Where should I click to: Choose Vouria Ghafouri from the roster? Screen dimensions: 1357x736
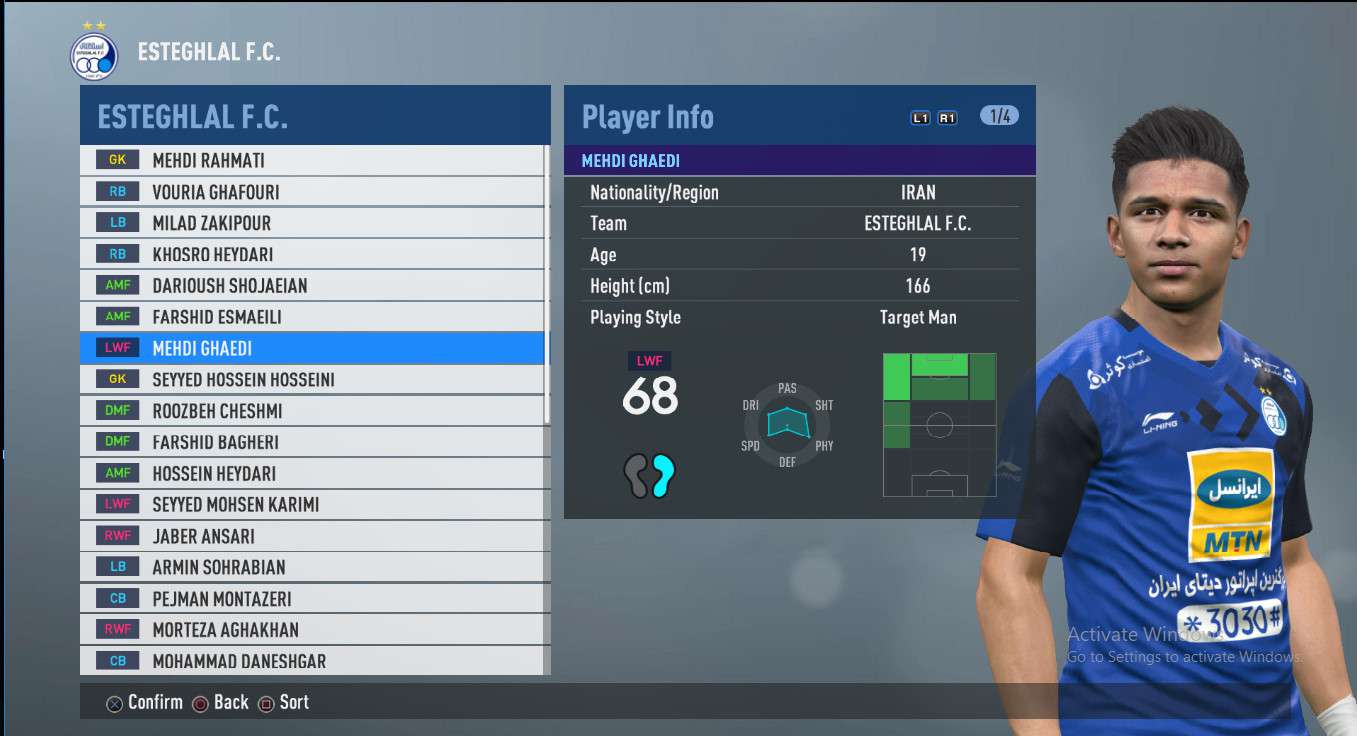[312, 192]
